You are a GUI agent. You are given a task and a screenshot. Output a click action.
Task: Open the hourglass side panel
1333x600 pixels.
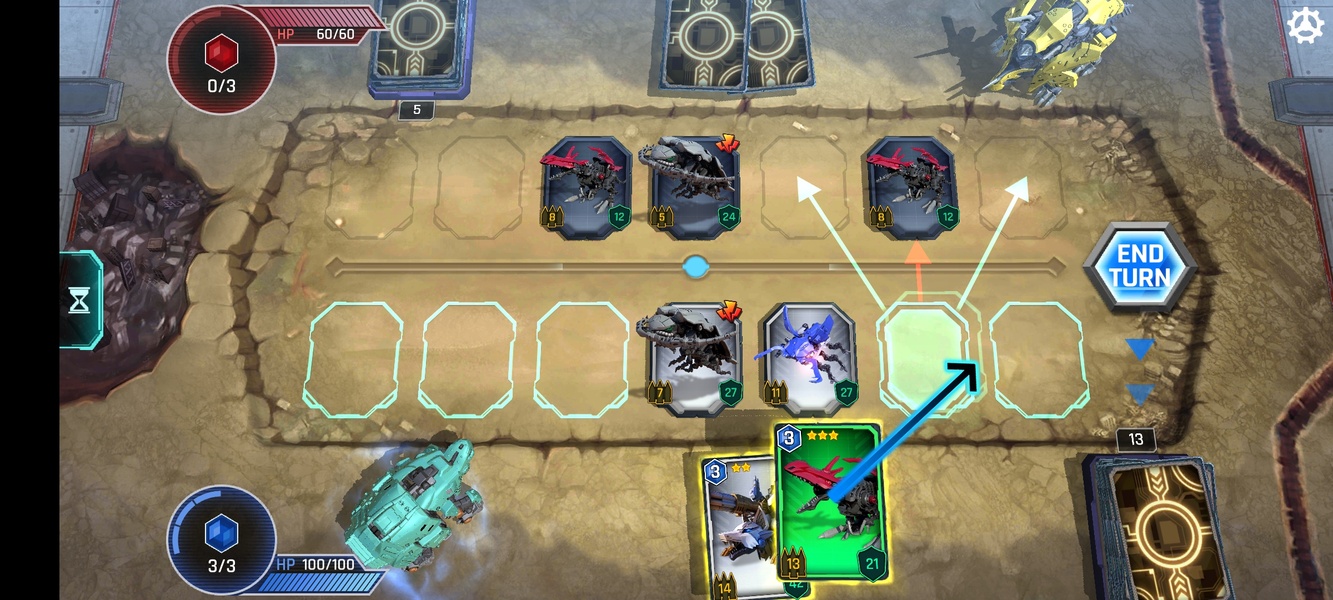tap(80, 300)
